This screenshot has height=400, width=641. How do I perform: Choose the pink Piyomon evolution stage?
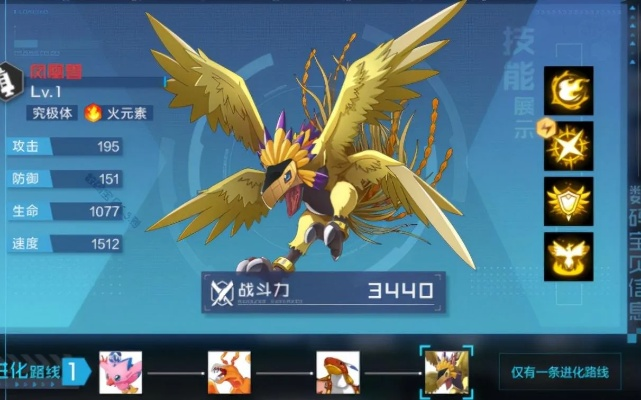(120, 372)
